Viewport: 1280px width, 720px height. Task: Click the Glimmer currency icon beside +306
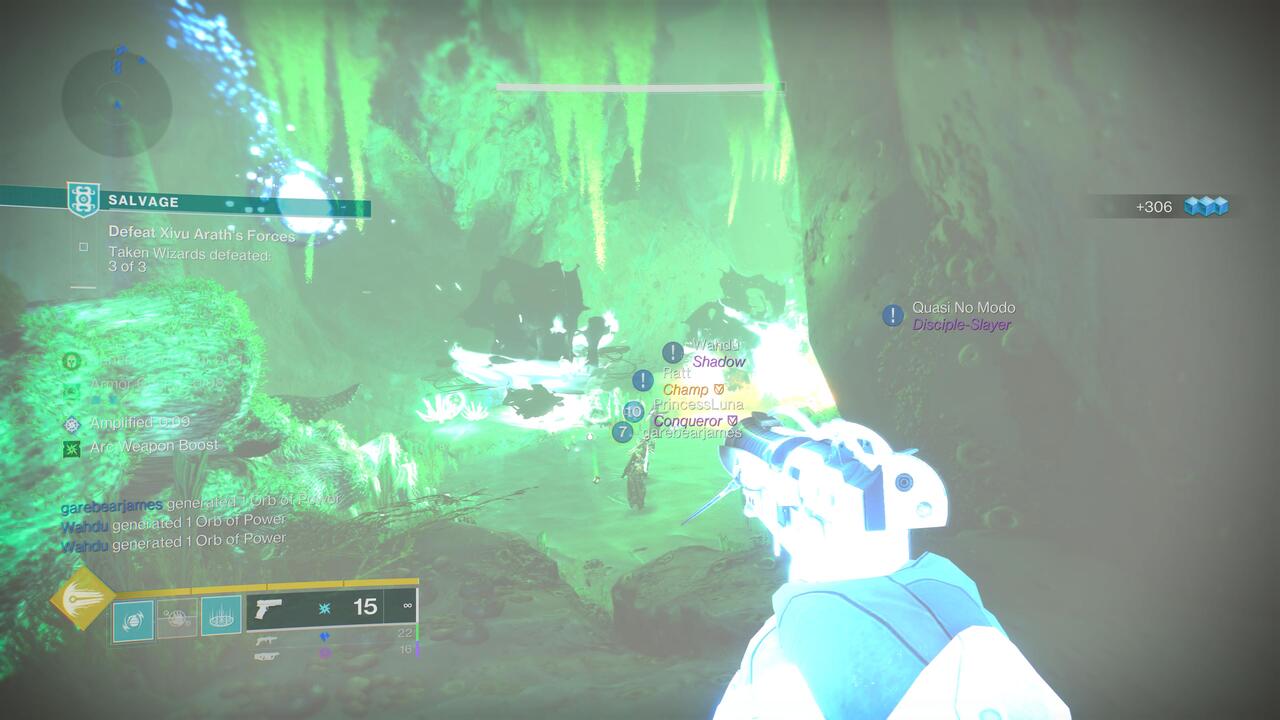[1207, 206]
